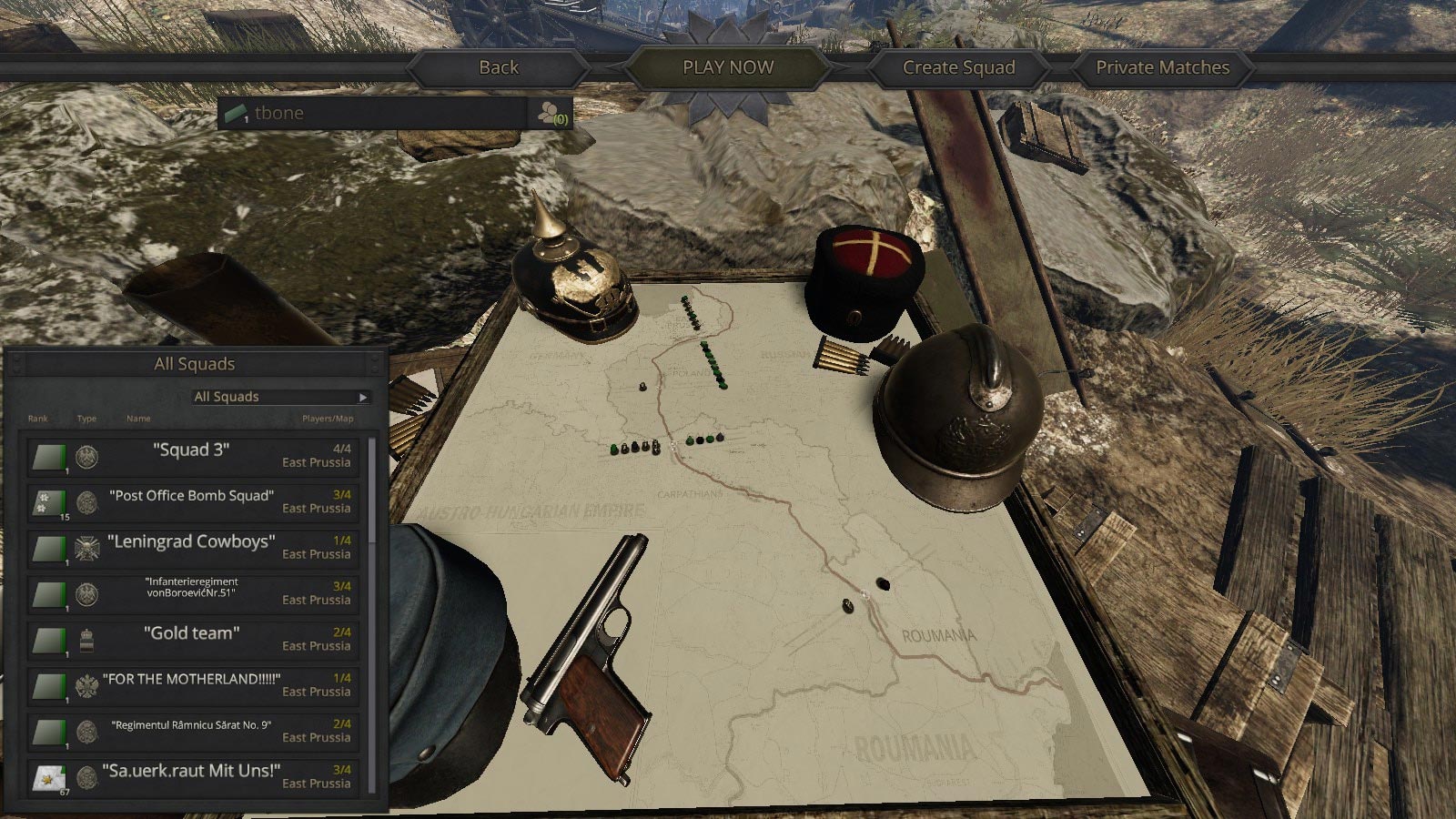Pick the Infanterieregiment vonBoroević Nr.51 squad
The width and height of the screenshot is (1456, 819).
pos(192,593)
